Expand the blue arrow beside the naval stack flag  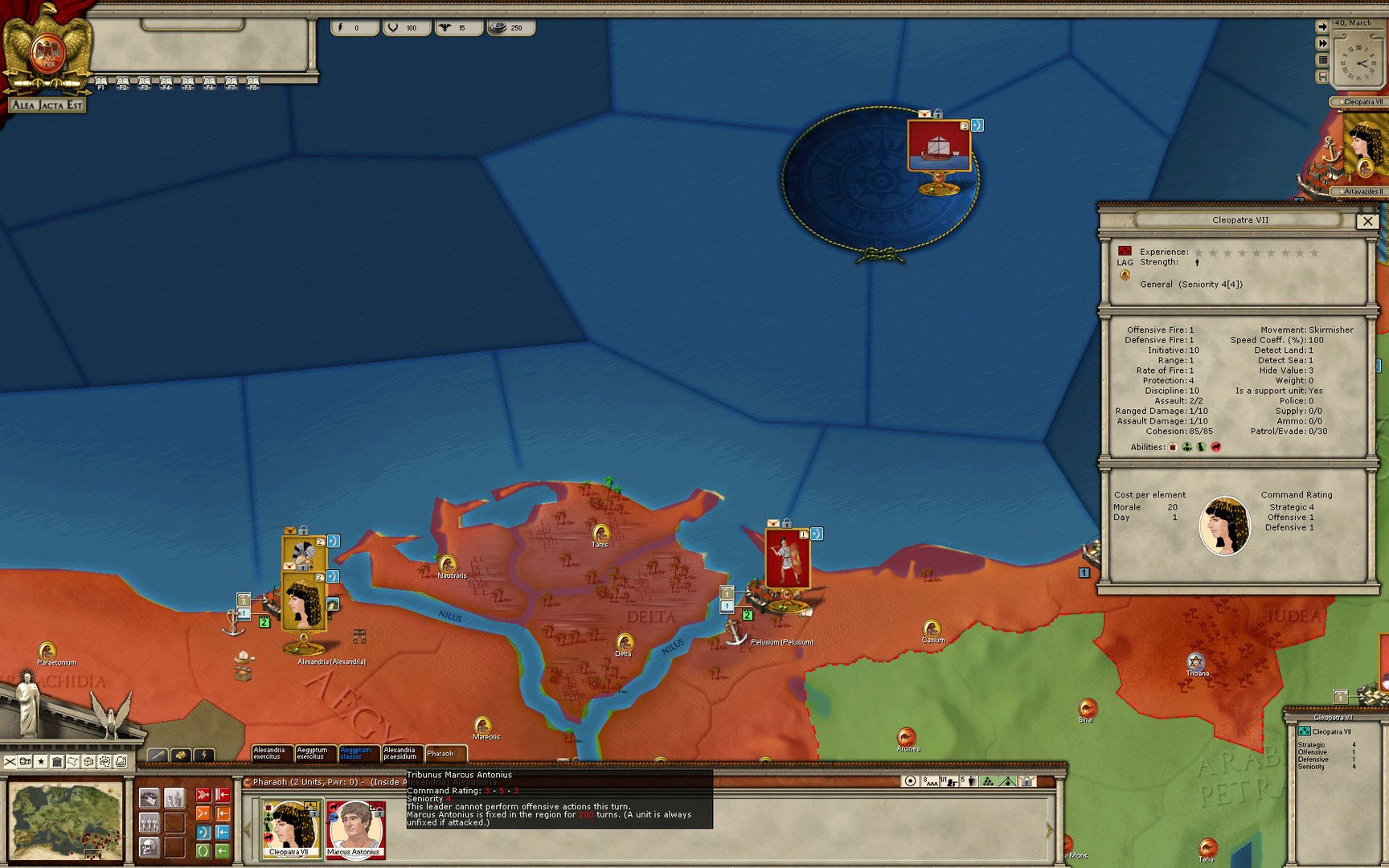coord(977,125)
